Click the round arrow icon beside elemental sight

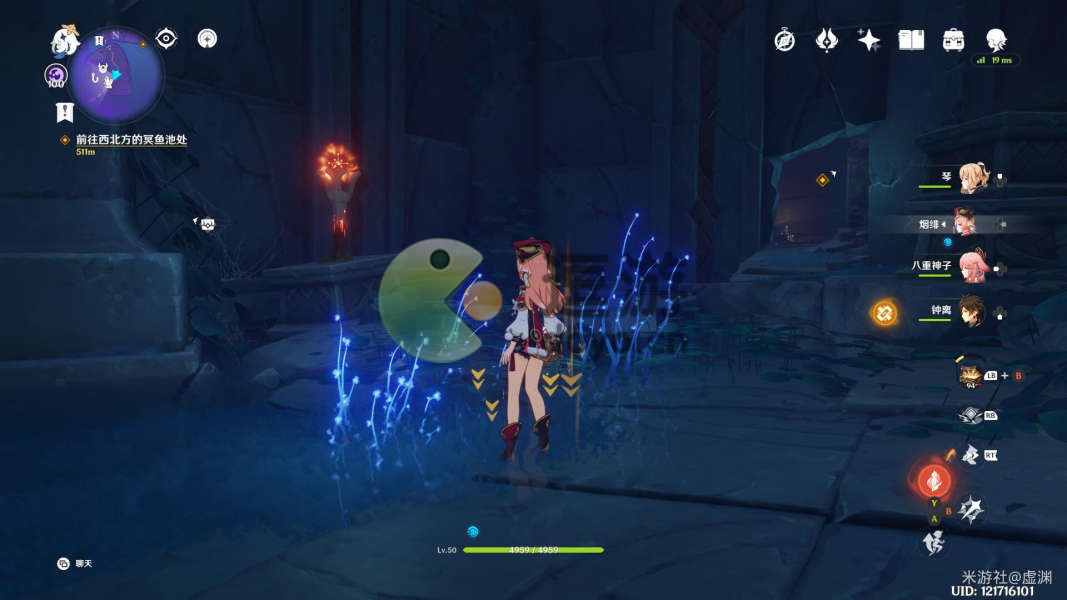207,39
